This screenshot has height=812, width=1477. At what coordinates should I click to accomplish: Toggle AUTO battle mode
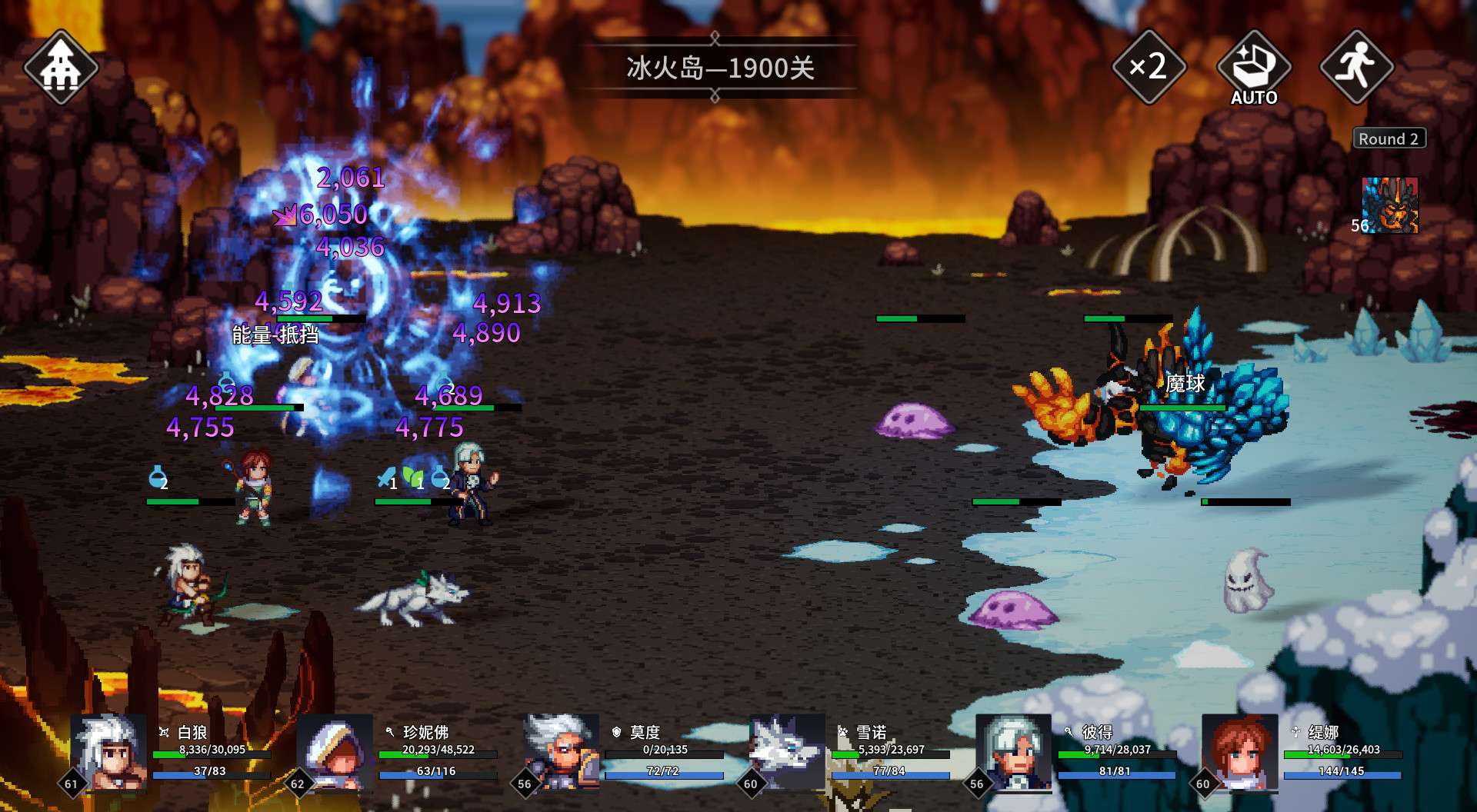1253,68
